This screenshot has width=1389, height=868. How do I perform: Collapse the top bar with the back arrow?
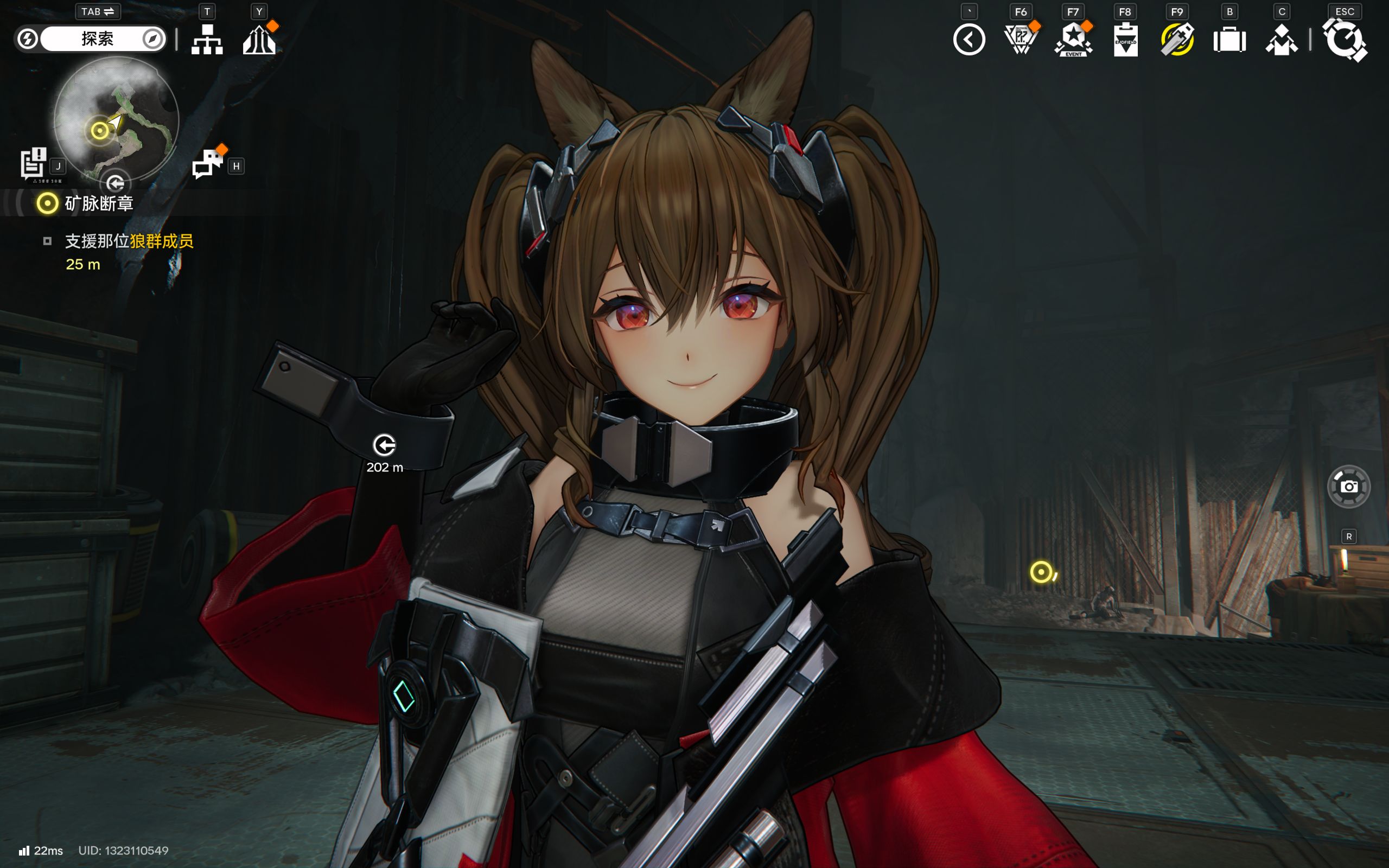coord(969,40)
